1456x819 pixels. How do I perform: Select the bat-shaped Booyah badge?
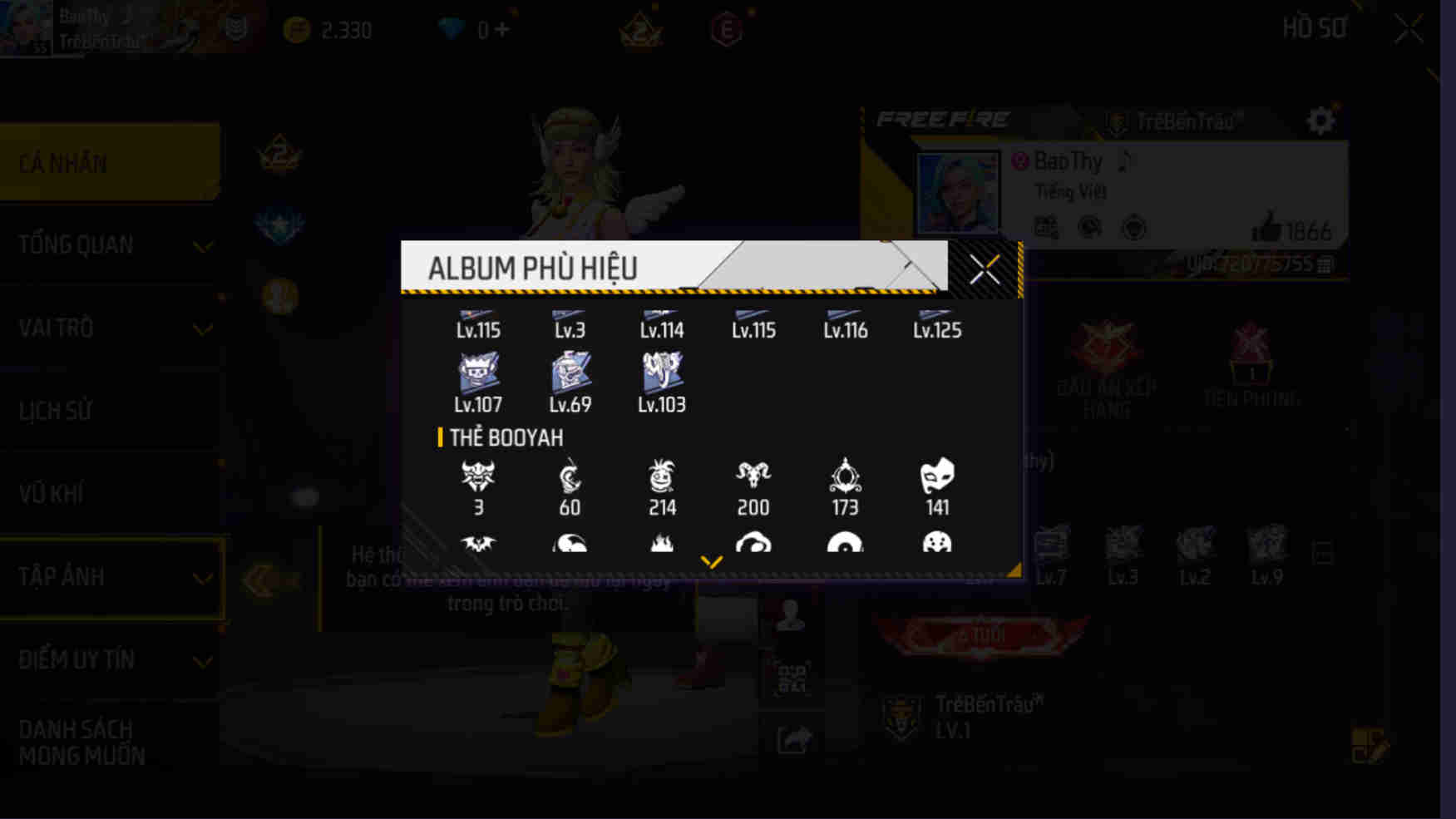(x=478, y=546)
